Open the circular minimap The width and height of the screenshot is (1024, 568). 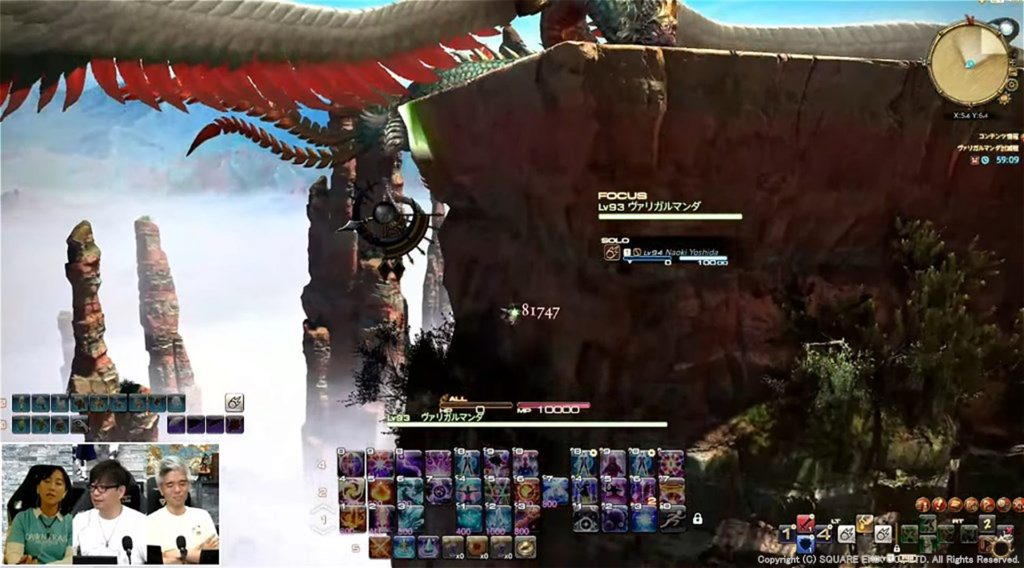[968, 62]
